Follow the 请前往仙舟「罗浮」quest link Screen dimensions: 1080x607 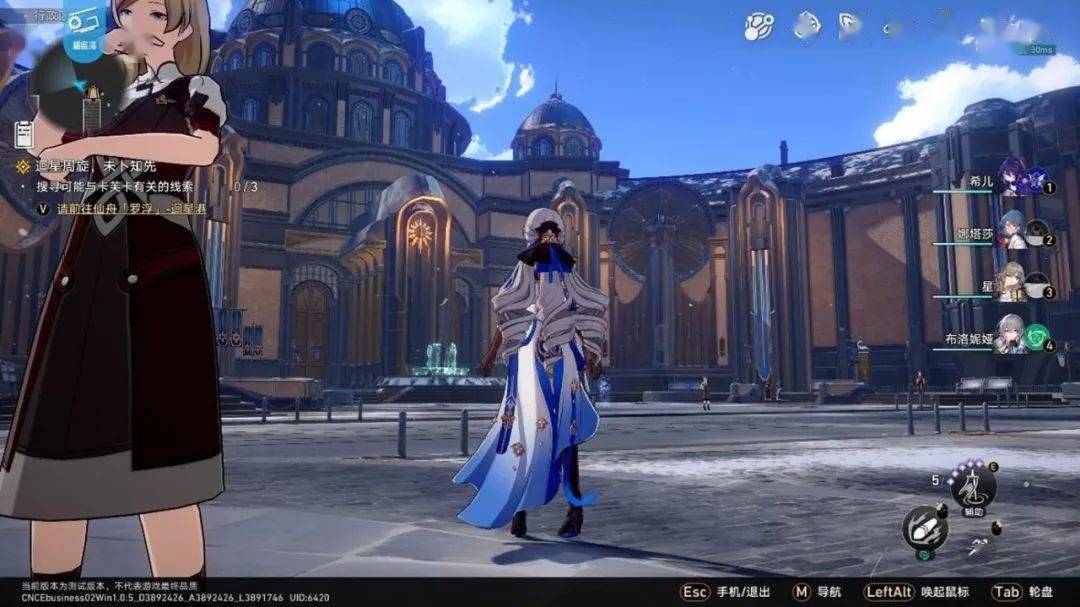[130, 209]
